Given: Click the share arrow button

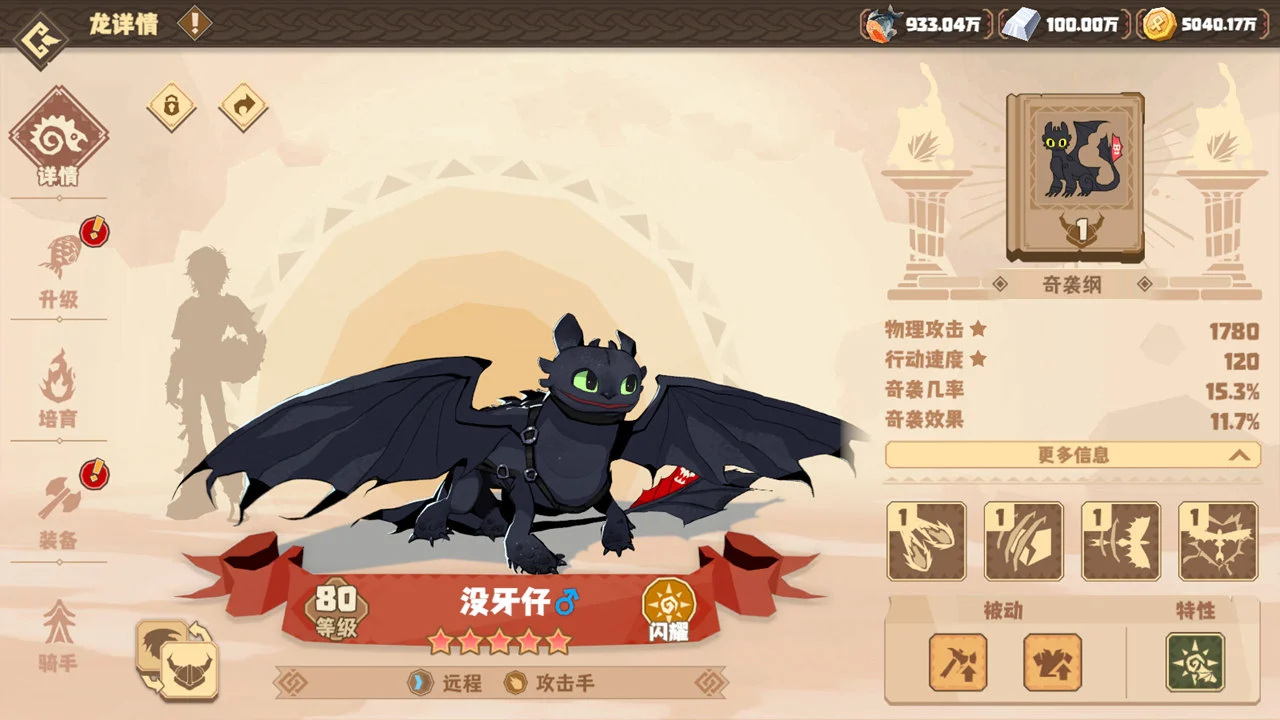Looking at the screenshot, I should click(x=243, y=106).
